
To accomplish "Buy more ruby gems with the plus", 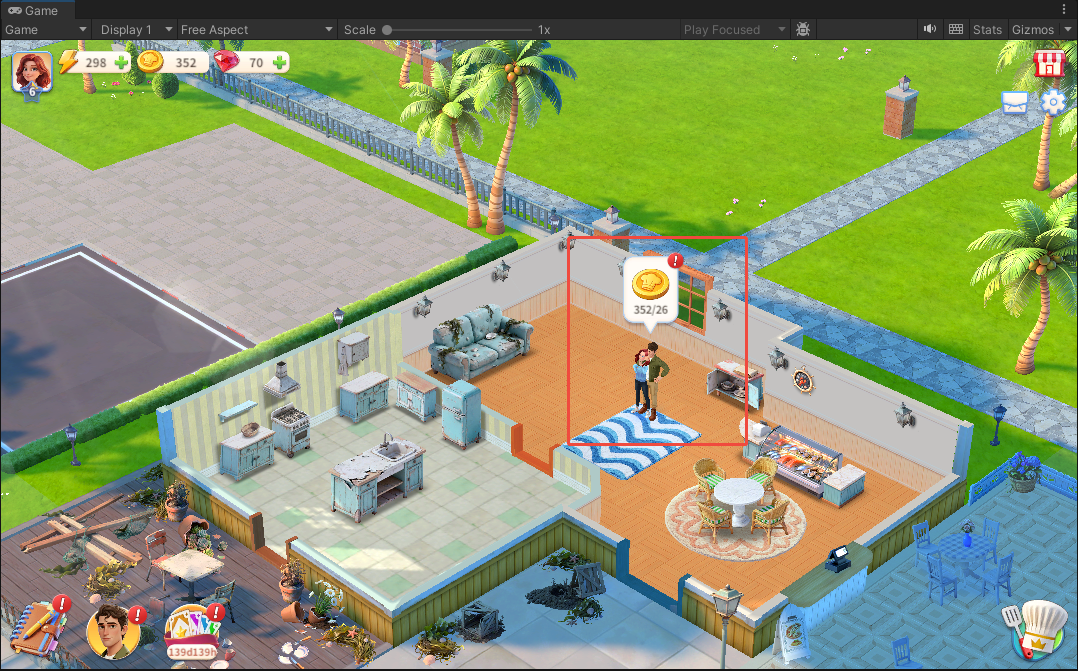I will pyautogui.click(x=279, y=63).
